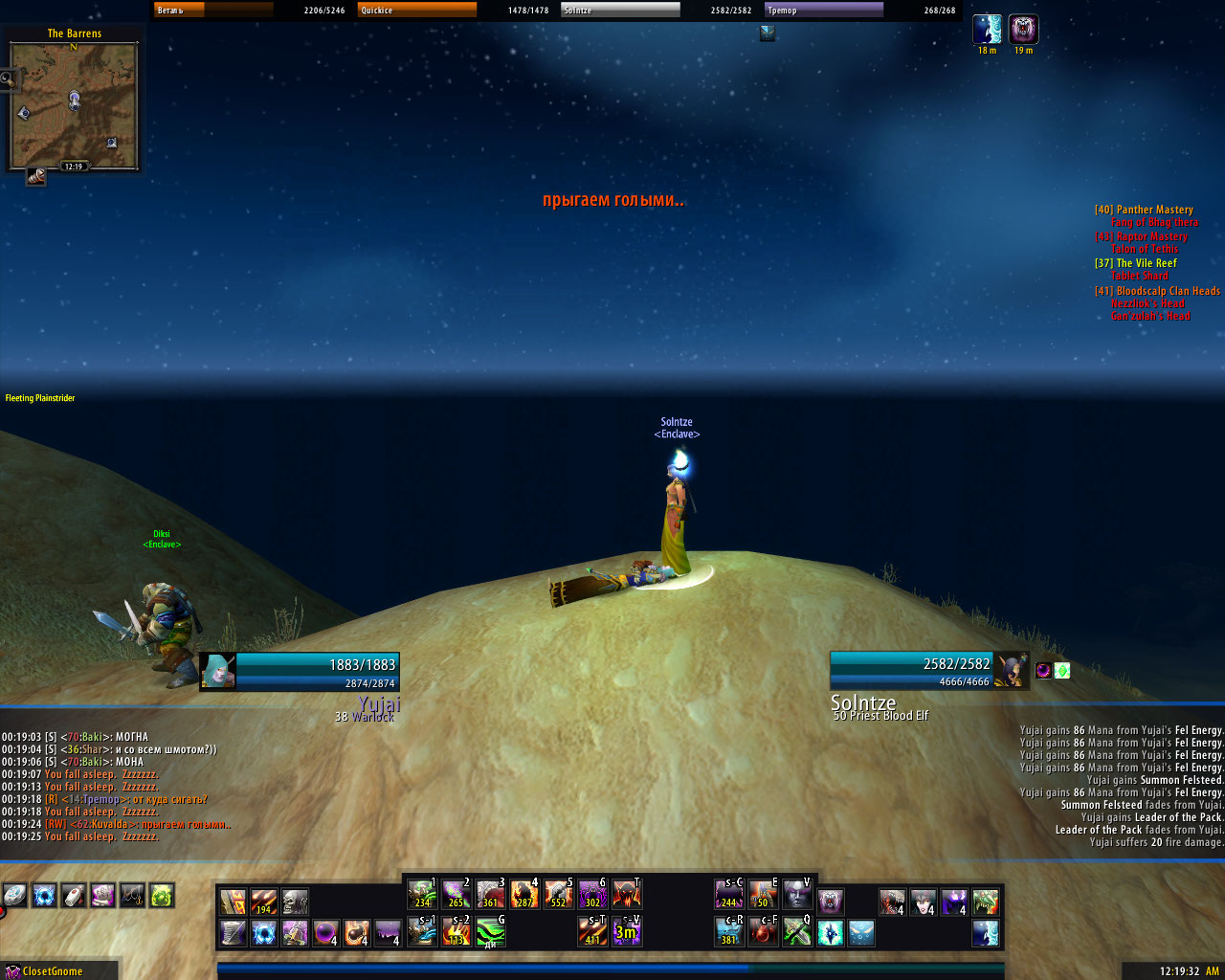Use the skull-face ability icon

coord(295,902)
